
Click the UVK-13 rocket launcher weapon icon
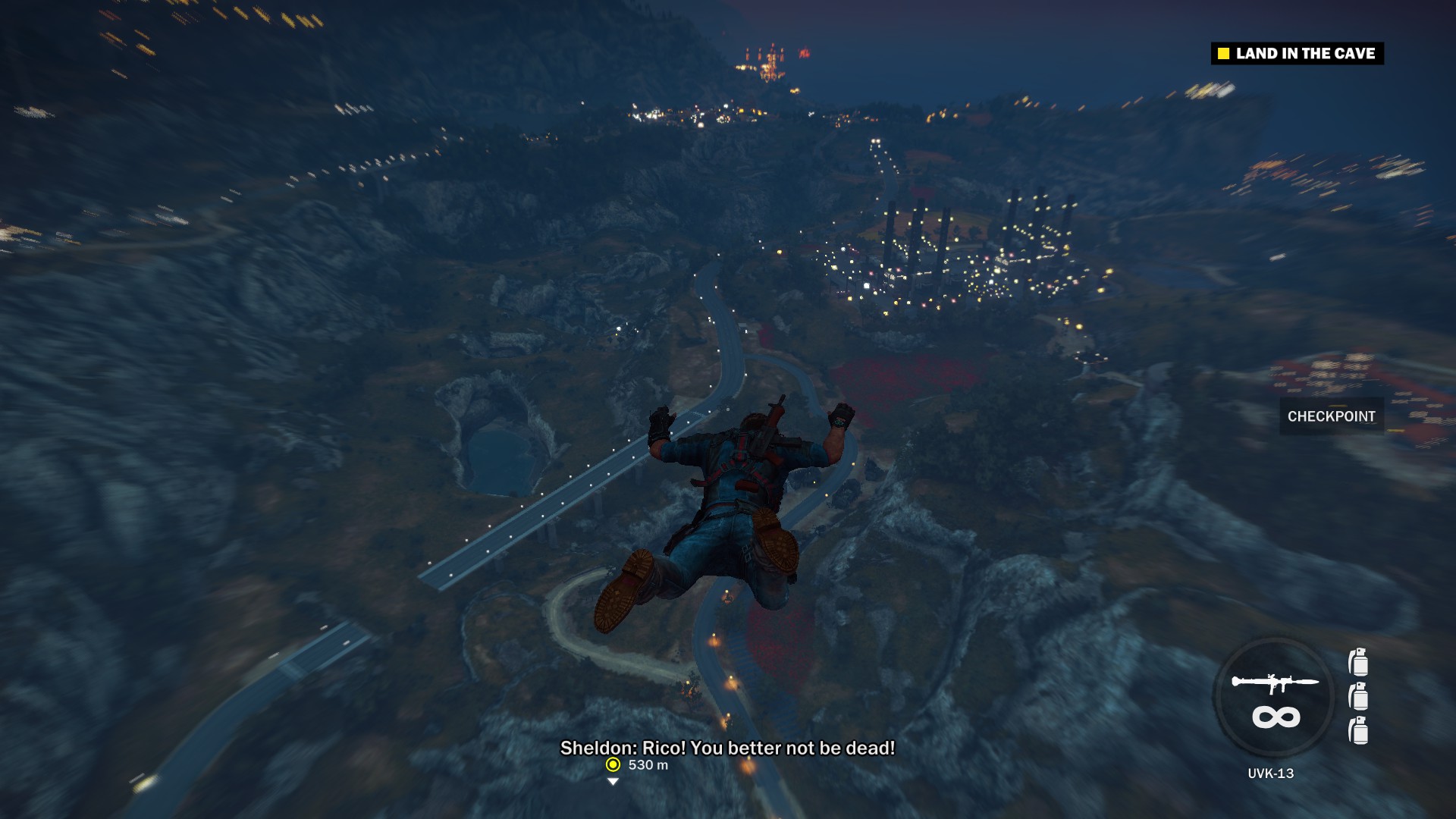tap(1274, 683)
